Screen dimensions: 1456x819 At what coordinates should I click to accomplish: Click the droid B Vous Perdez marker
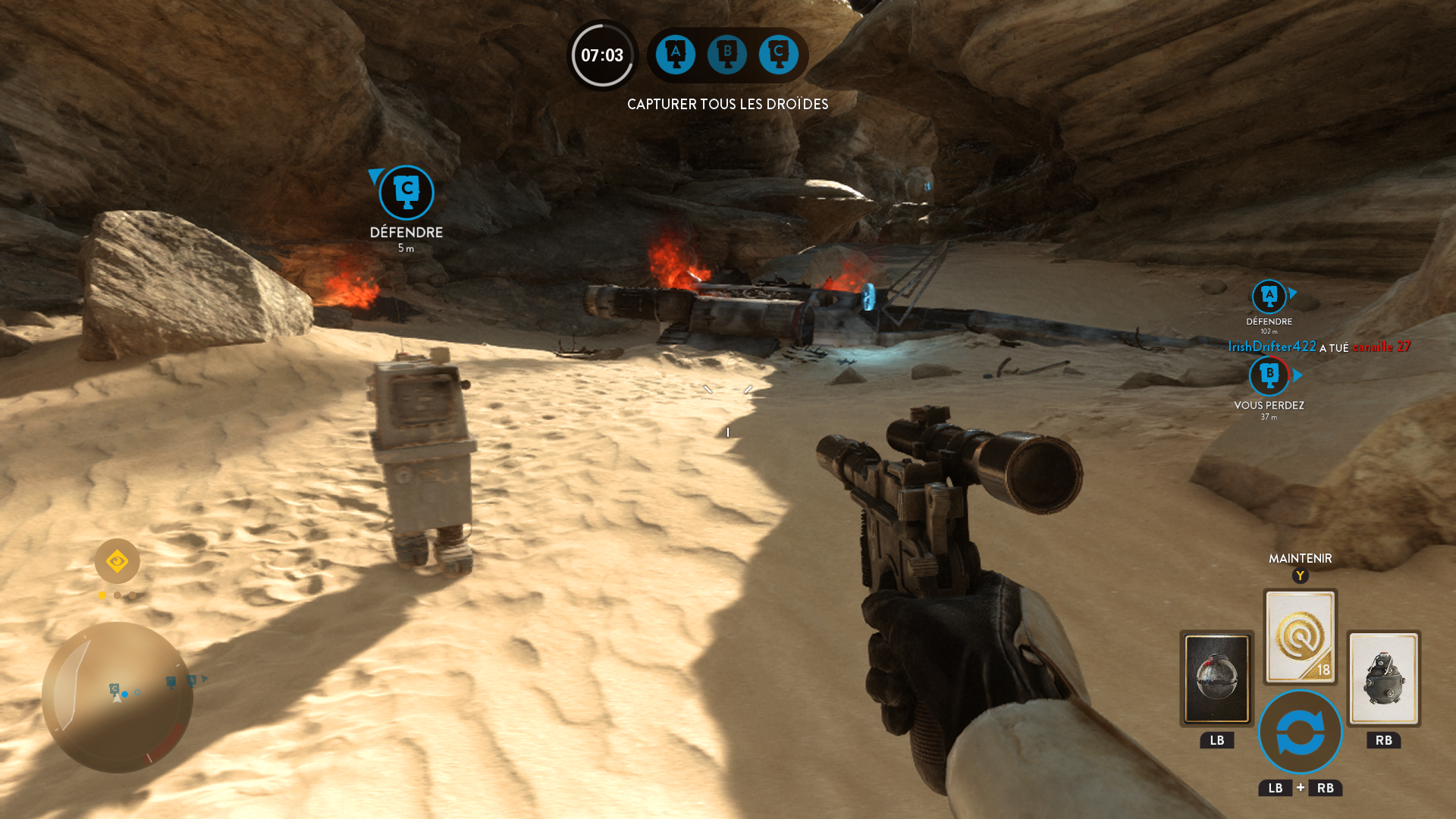coord(1269,375)
